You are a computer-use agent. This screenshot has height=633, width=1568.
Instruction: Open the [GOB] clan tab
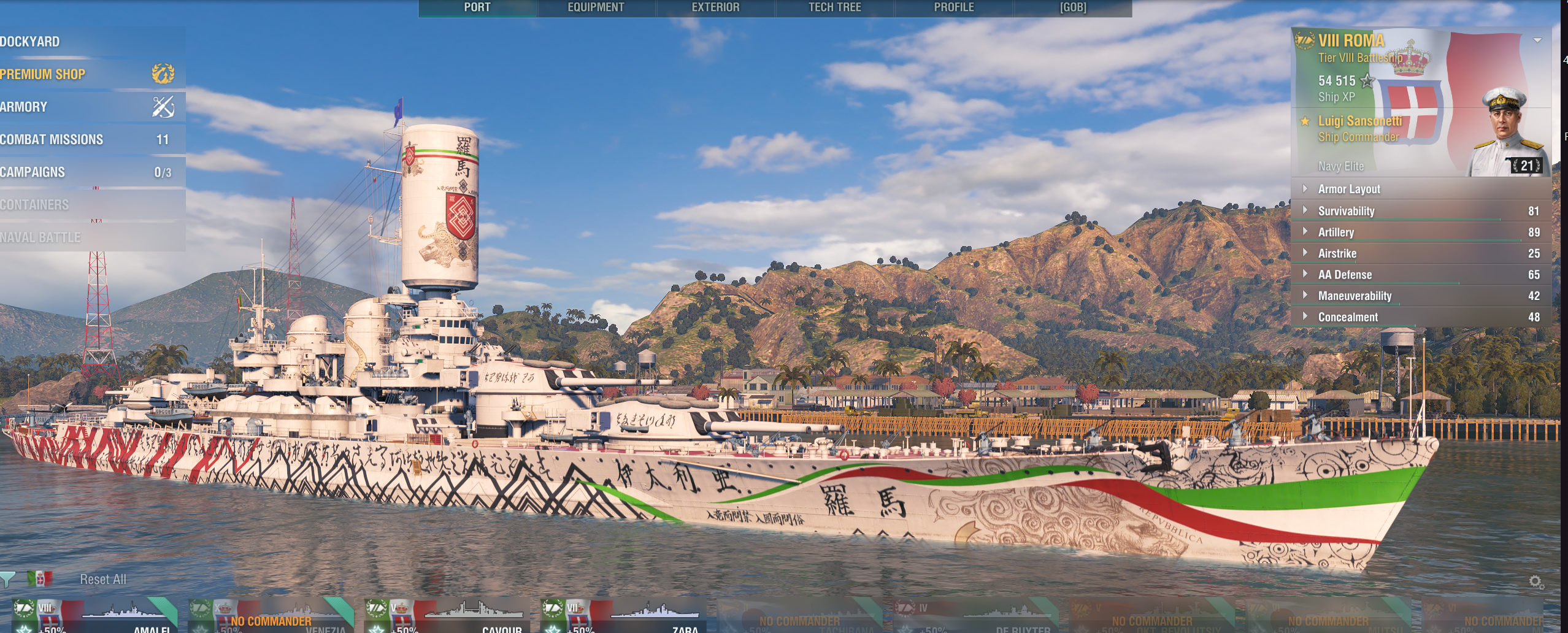pos(1072,7)
